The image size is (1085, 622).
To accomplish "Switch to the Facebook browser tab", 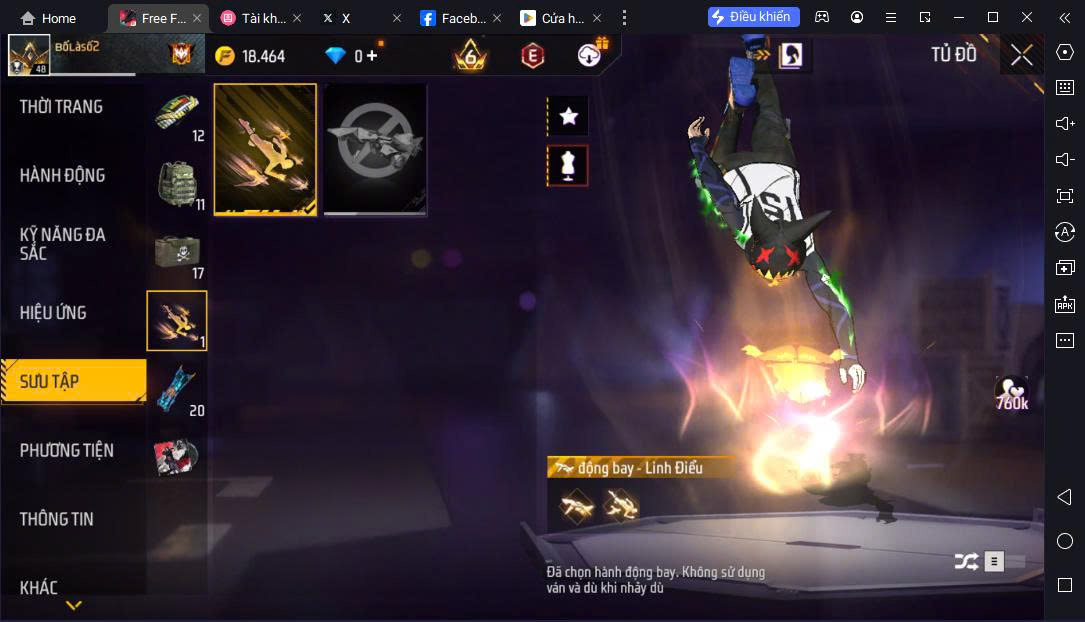I will (x=453, y=18).
